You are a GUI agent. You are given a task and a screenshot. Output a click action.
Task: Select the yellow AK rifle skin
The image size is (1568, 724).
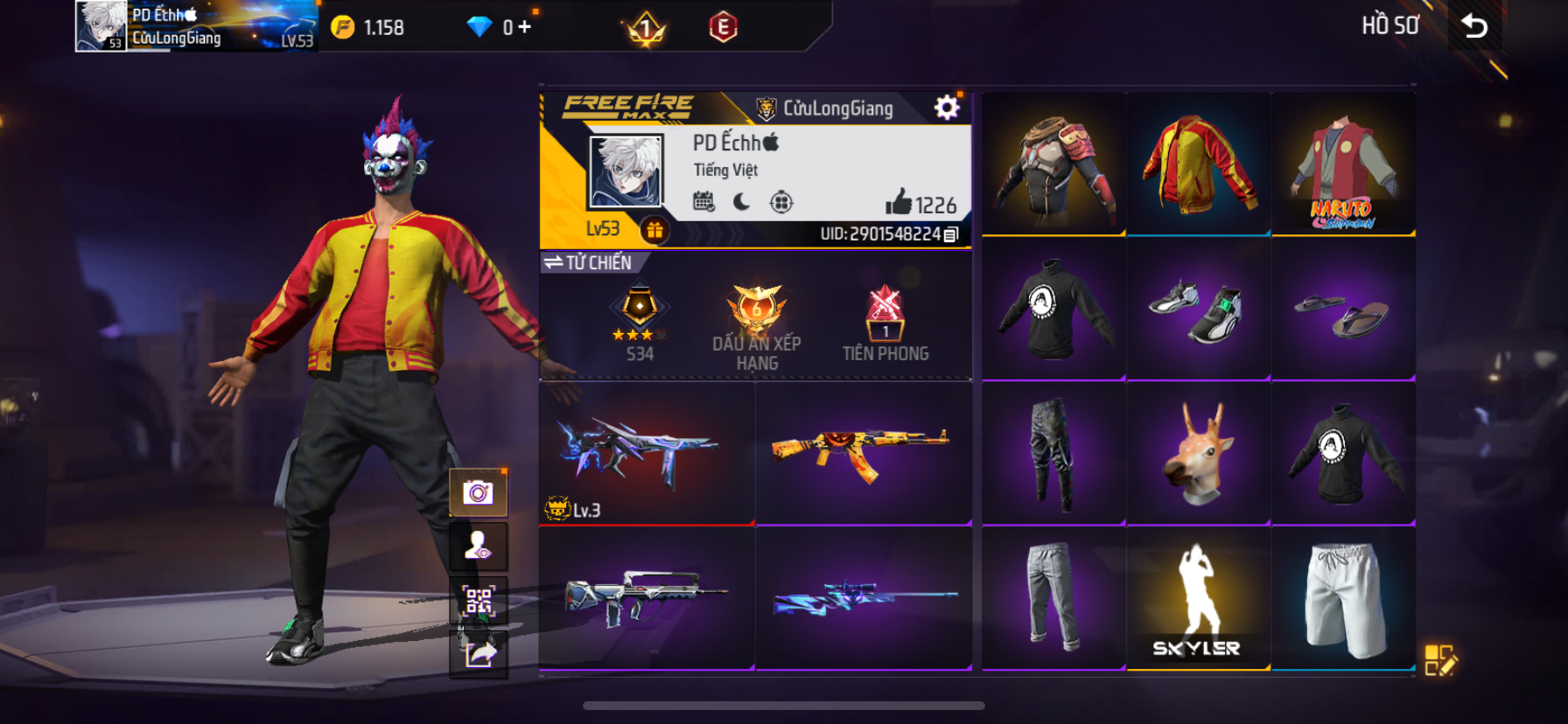[x=863, y=453]
